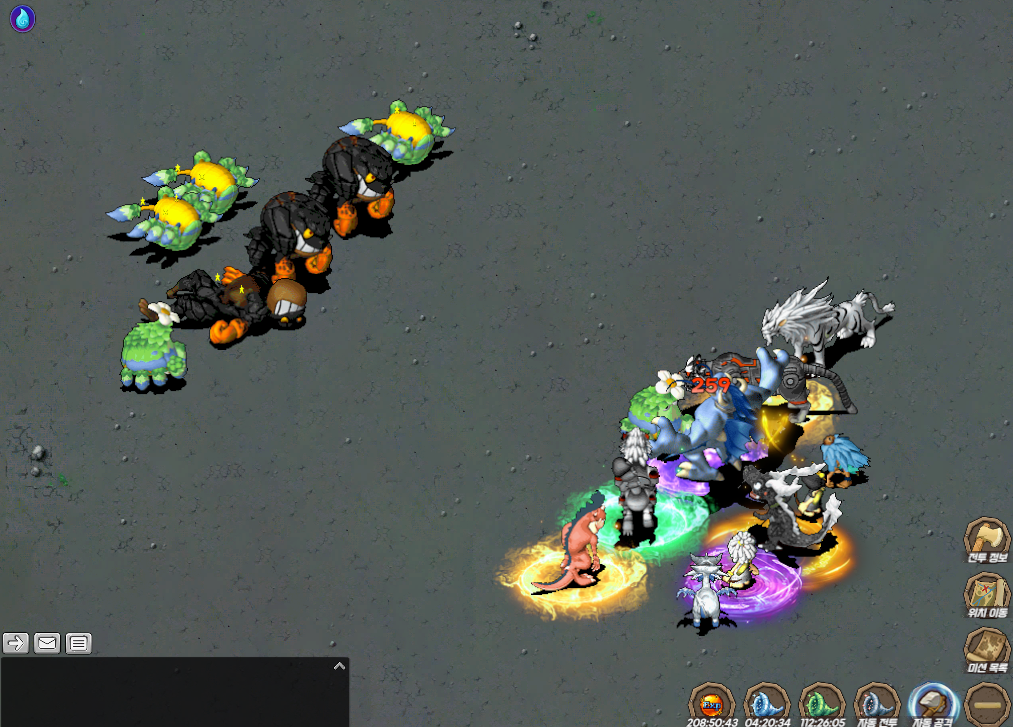Collapse the menu with the minus button
Viewport: 1013px width, 727px height.
(988, 701)
